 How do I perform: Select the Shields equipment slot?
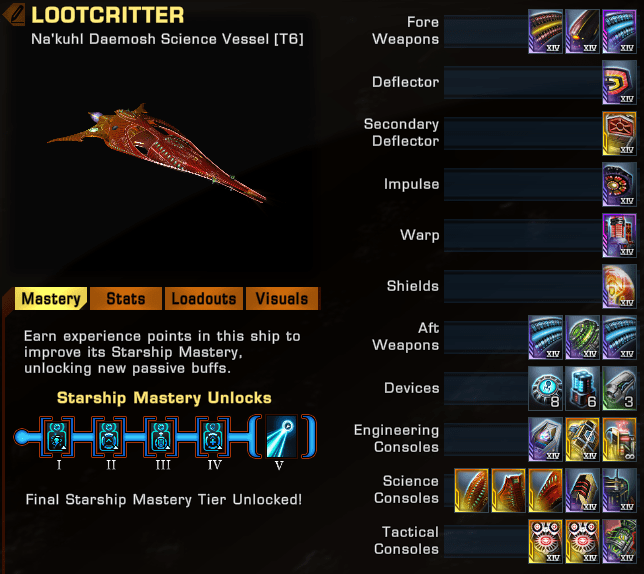tap(620, 287)
